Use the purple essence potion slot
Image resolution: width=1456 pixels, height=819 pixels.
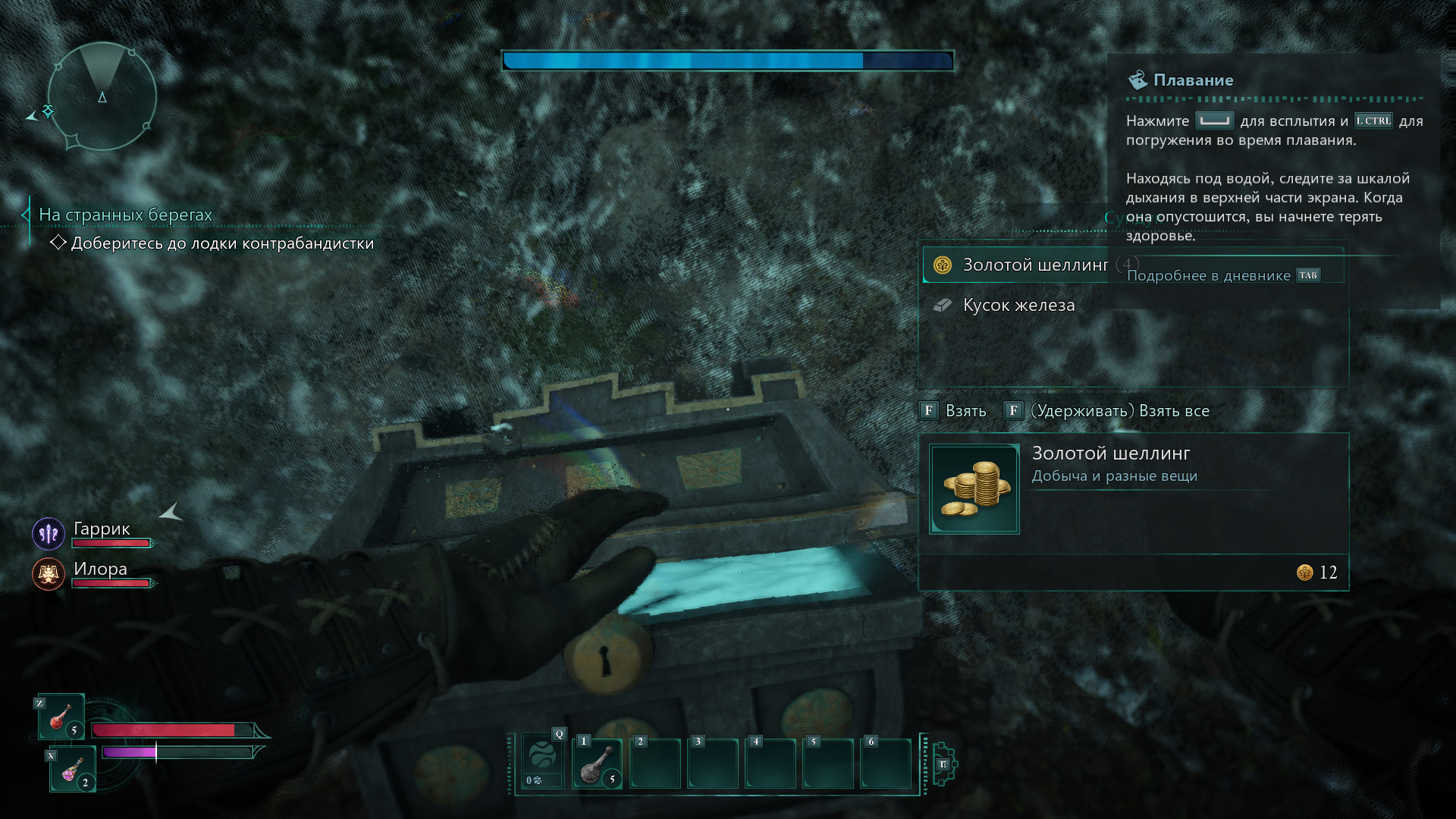coord(73,769)
